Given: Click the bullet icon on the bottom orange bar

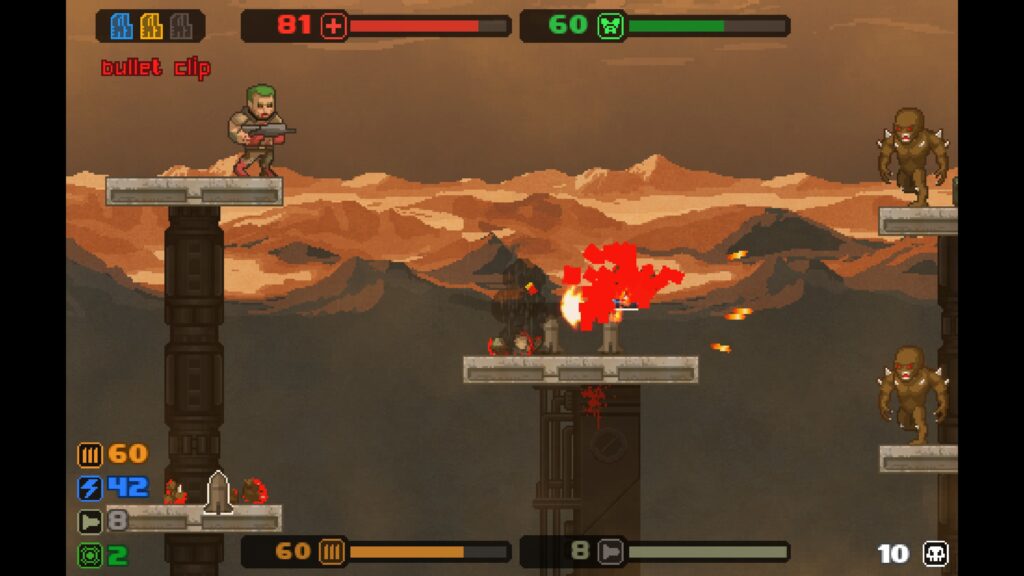Looking at the screenshot, I should click(332, 551).
